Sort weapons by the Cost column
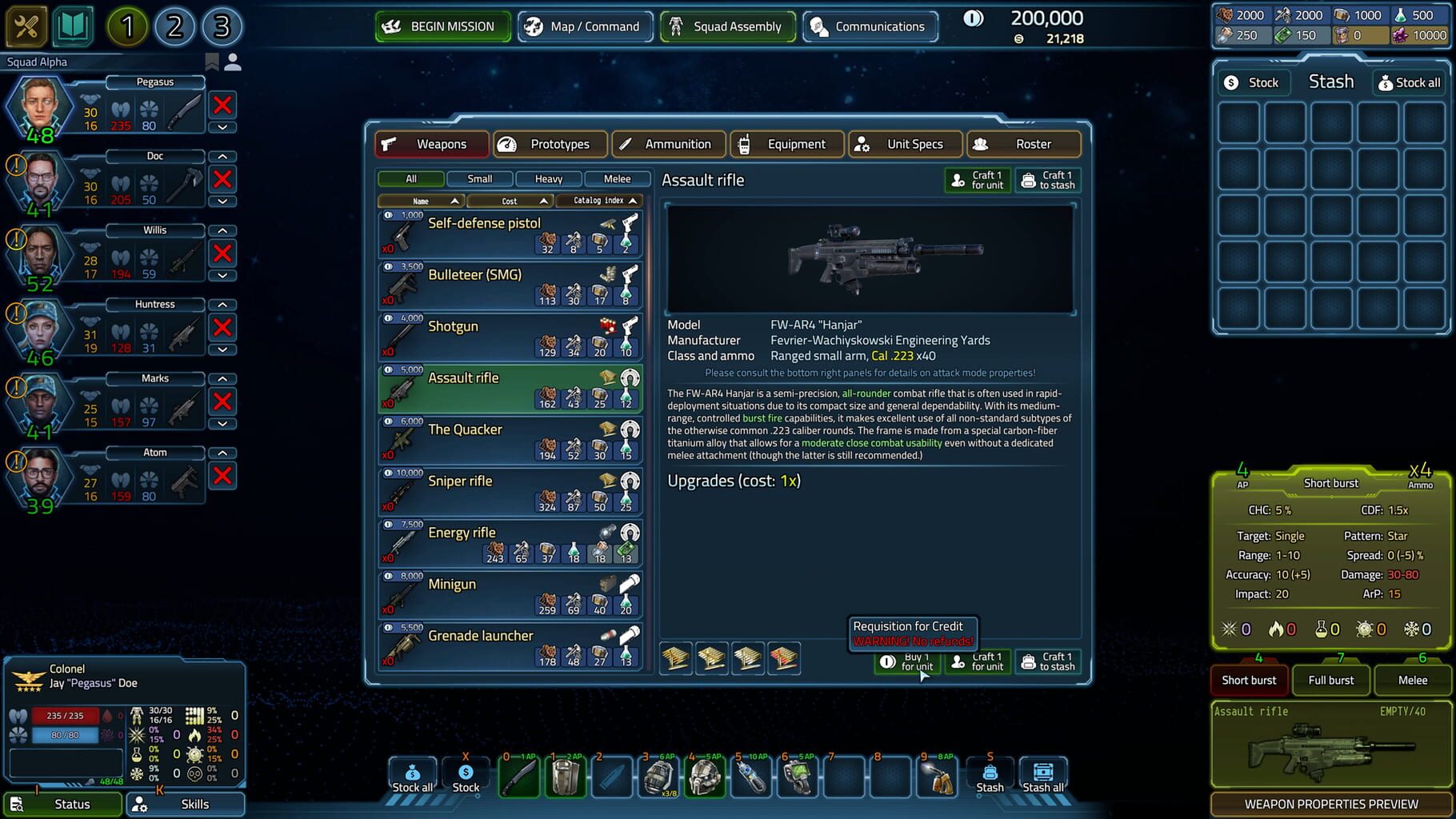The height and width of the screenshot is (819, 1456). (510, 201)
